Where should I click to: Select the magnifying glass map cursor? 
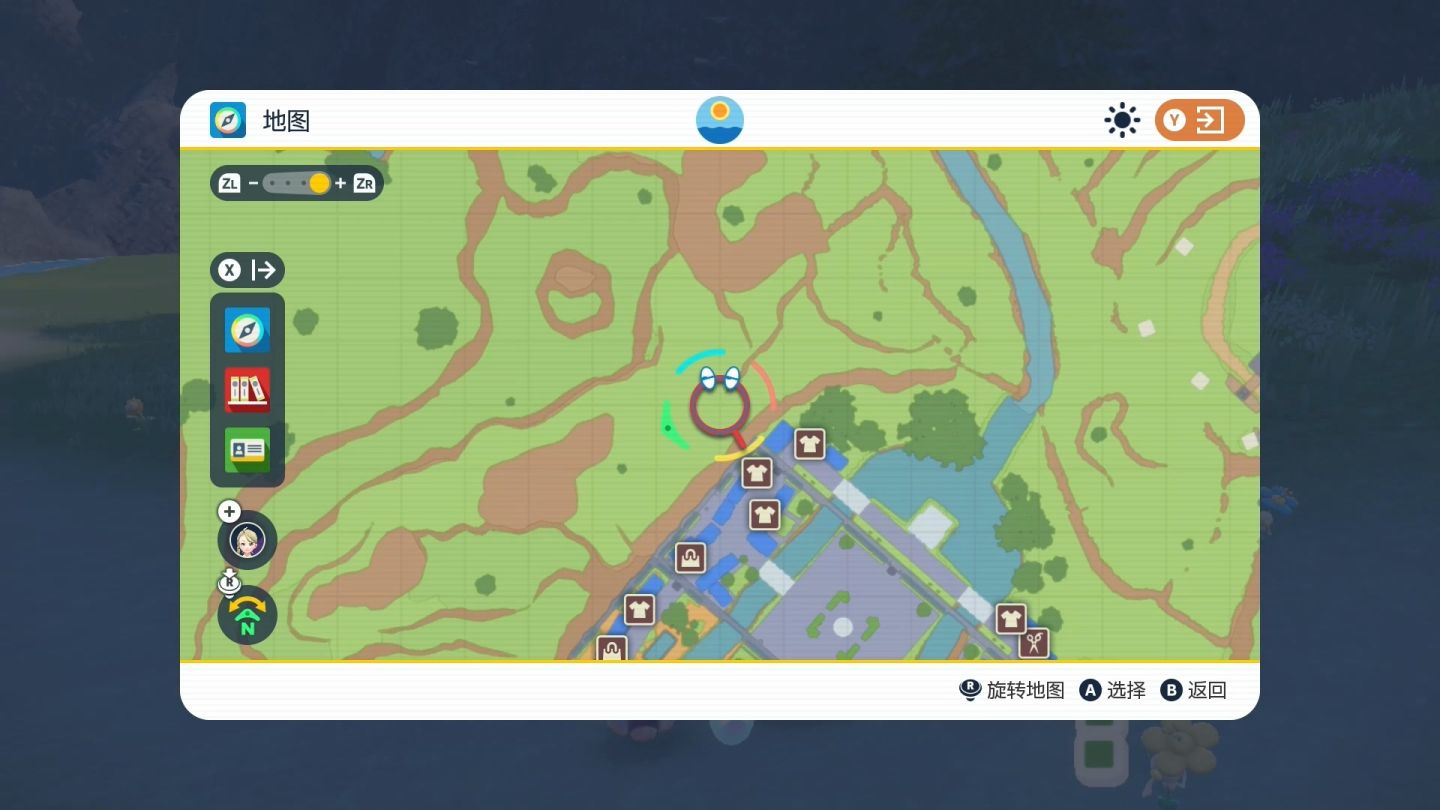point(720,408)
